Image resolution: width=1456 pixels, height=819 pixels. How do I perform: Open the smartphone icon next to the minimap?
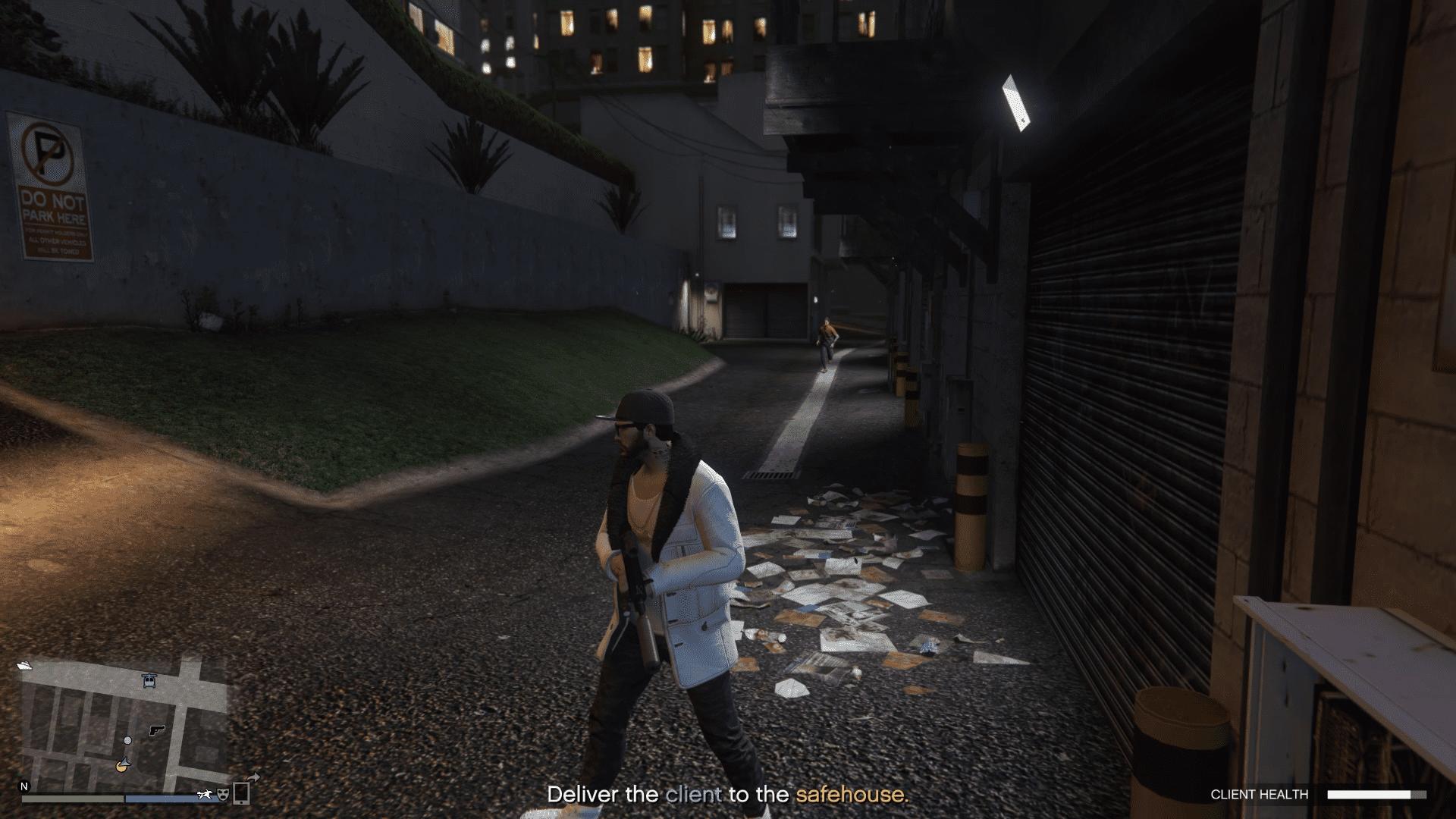pyautogui.click(x=240, y=794)
